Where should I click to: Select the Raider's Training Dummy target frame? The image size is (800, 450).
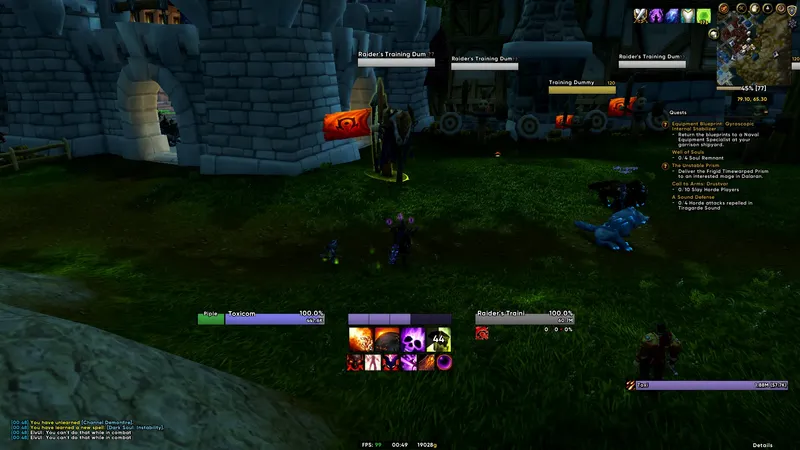[x=523, y=317]
